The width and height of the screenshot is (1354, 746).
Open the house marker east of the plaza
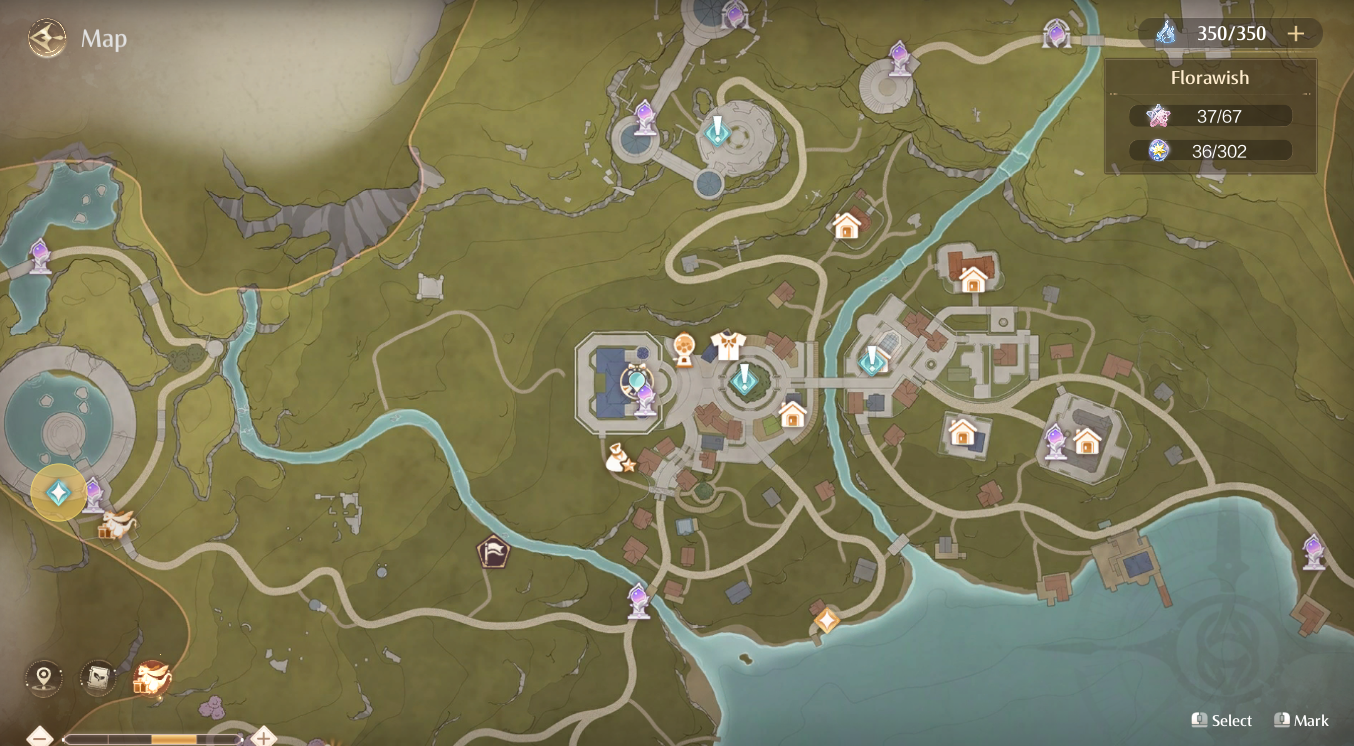(x=793, y=412)
